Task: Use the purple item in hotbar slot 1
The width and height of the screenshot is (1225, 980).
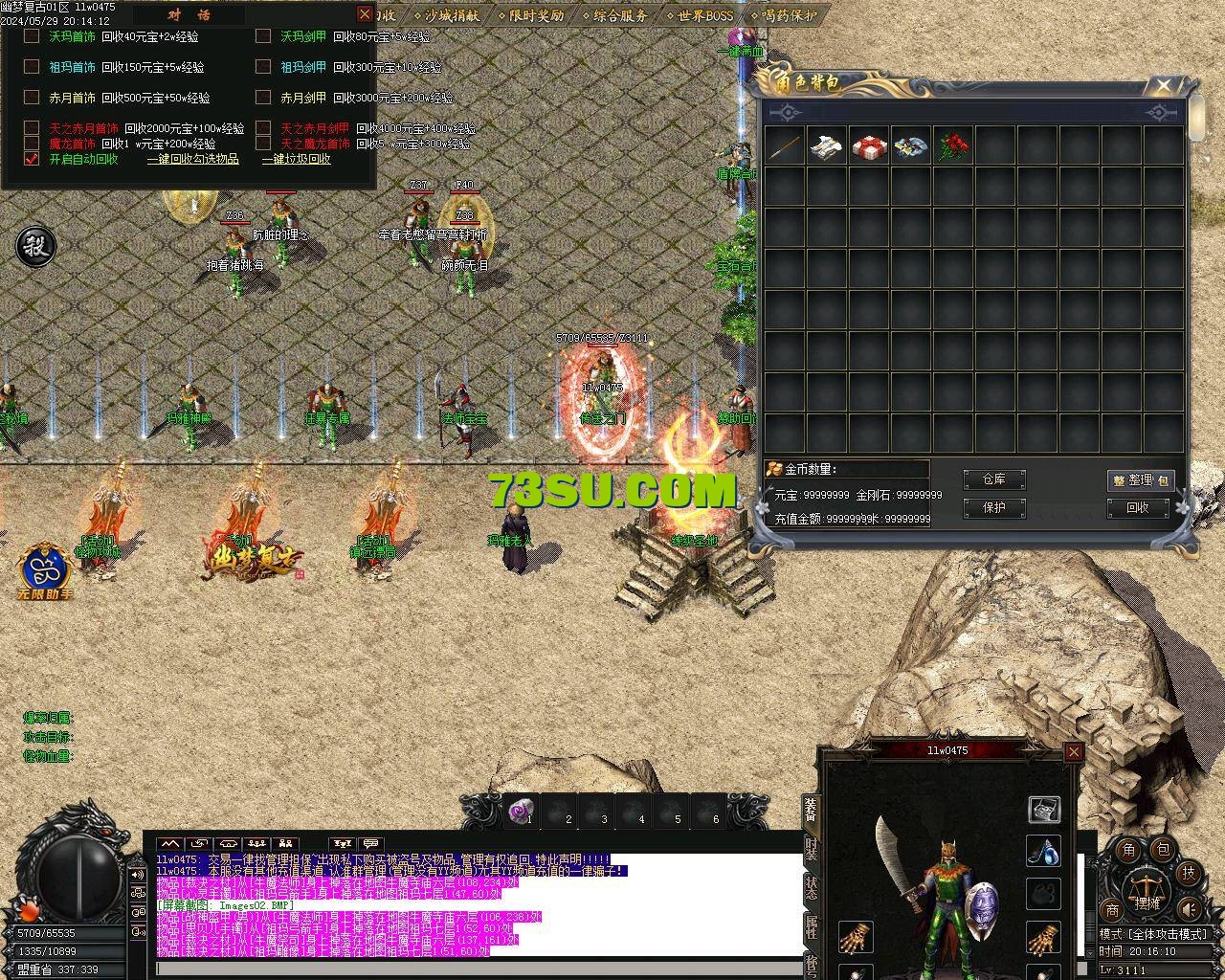Action: (523, 811)
